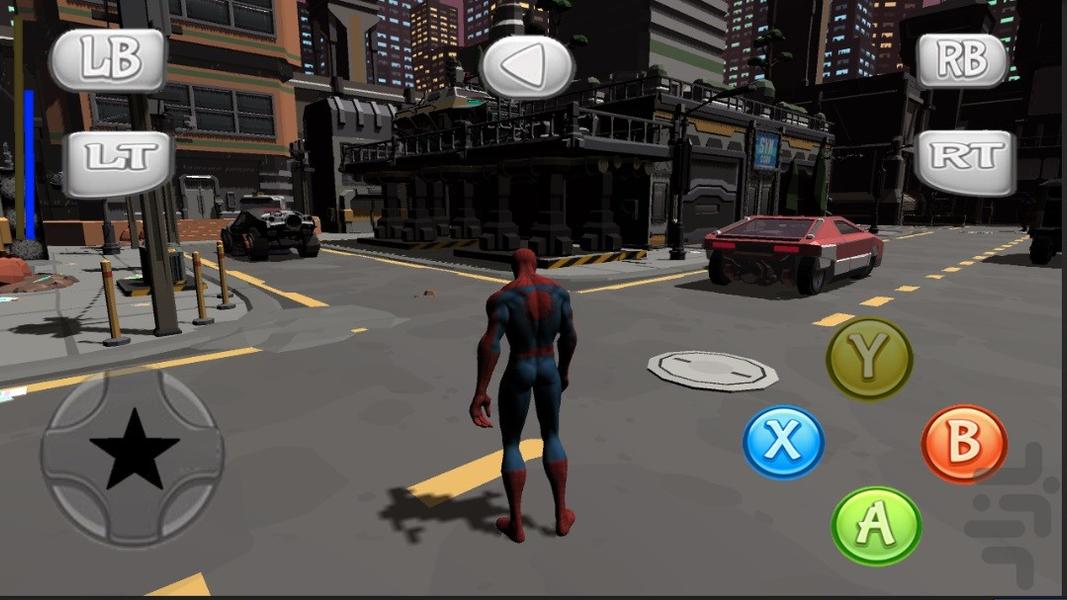The width and height of the screenshot is (1067, 600).
Task: Tap the yellow Y action button
Action: [x=869, y=358]
